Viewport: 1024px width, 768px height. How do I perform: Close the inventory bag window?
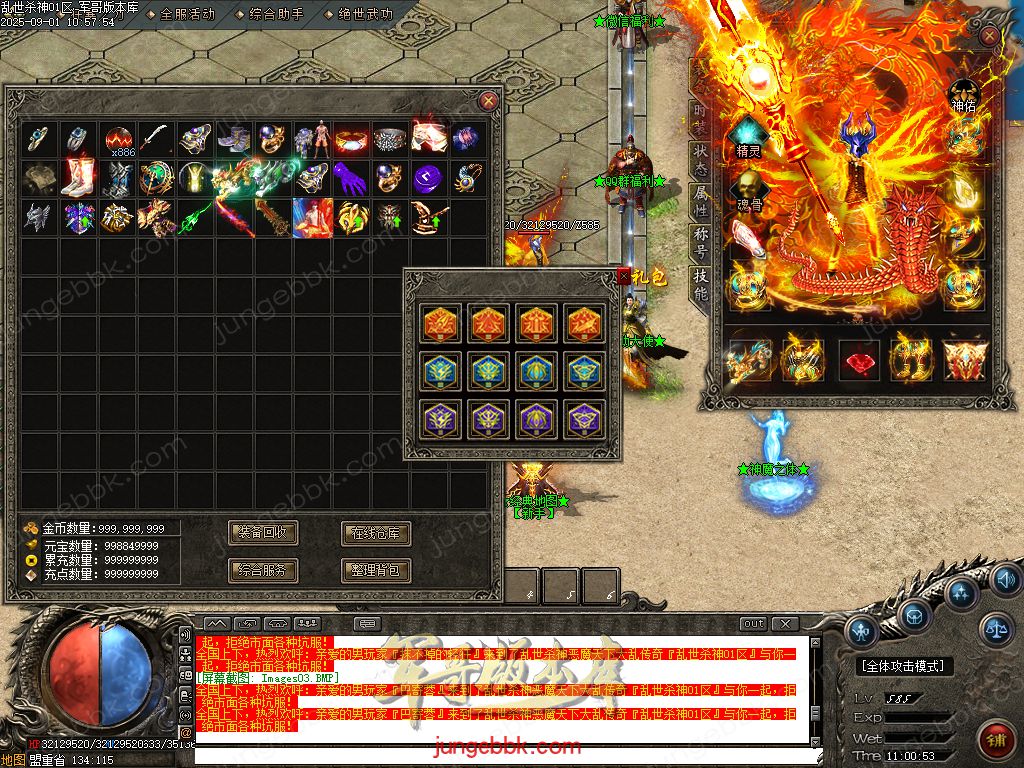click(488, 101)
